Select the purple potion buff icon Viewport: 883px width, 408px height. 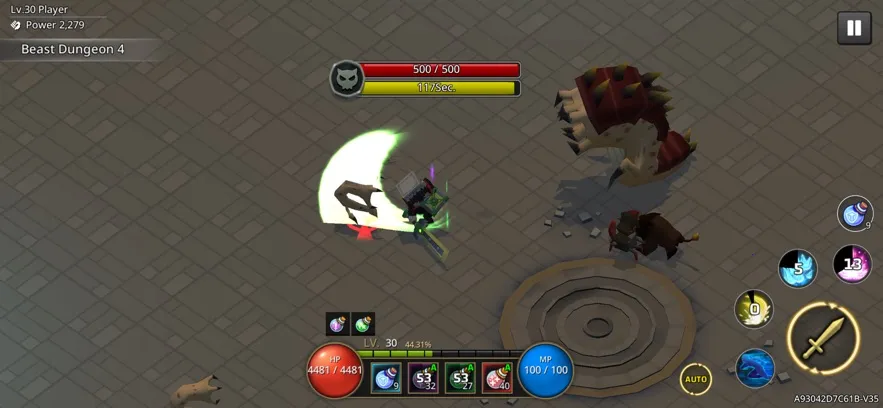tap(338, 323)
